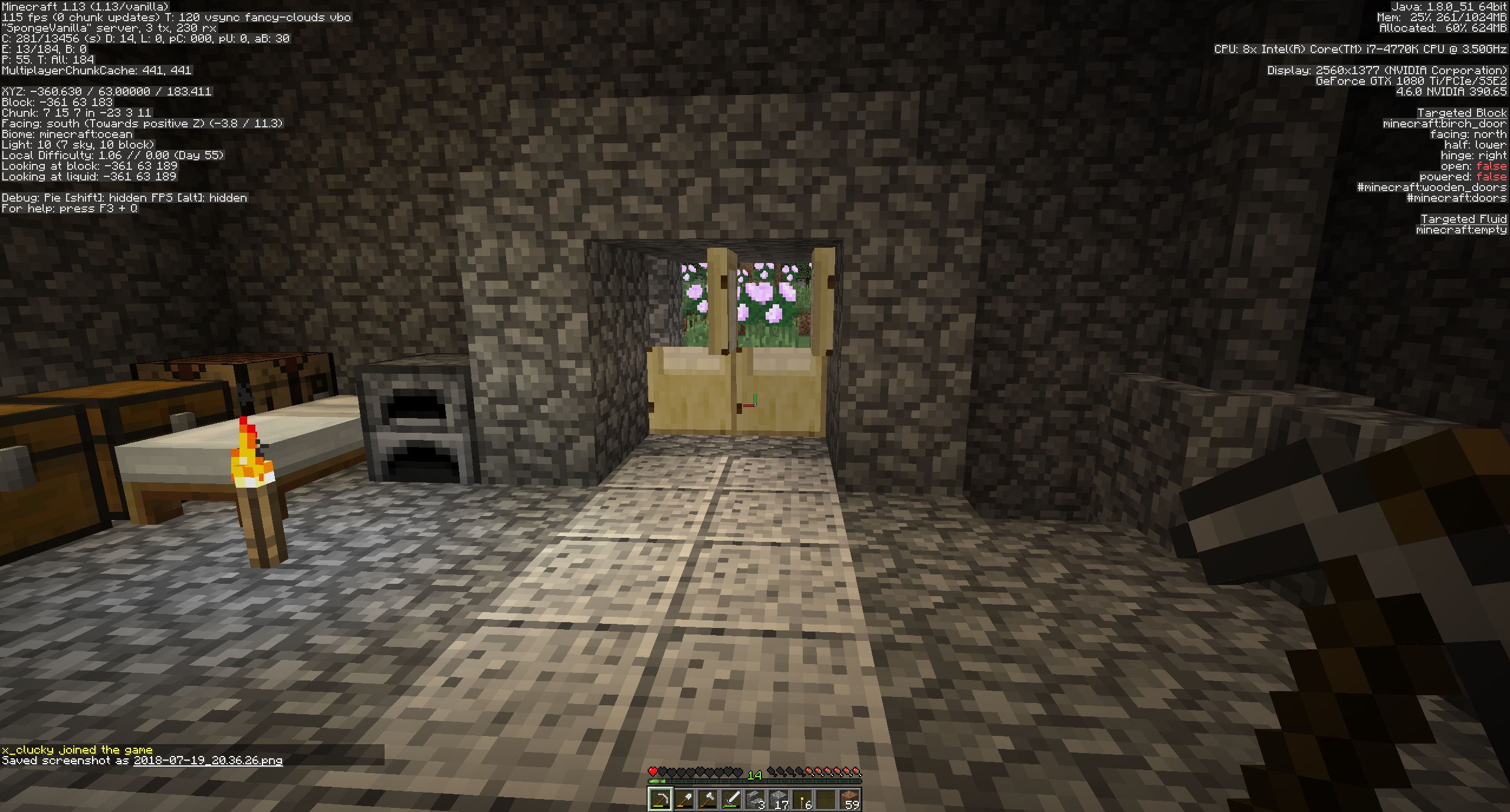The height and width of the screenshot is (812, 1510).
Task: Click the crosshair at screen center
Action: [755, 406]
